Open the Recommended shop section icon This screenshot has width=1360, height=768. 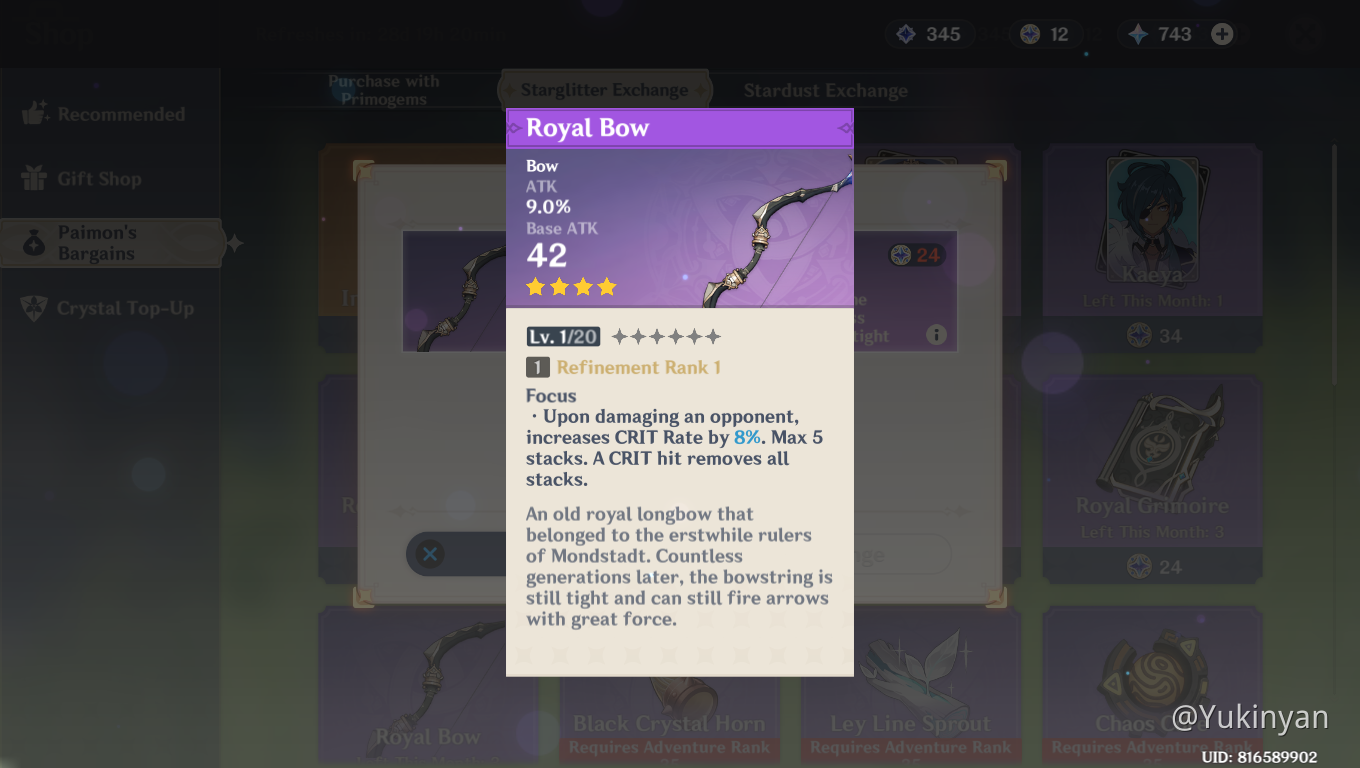tap(35, 113)
